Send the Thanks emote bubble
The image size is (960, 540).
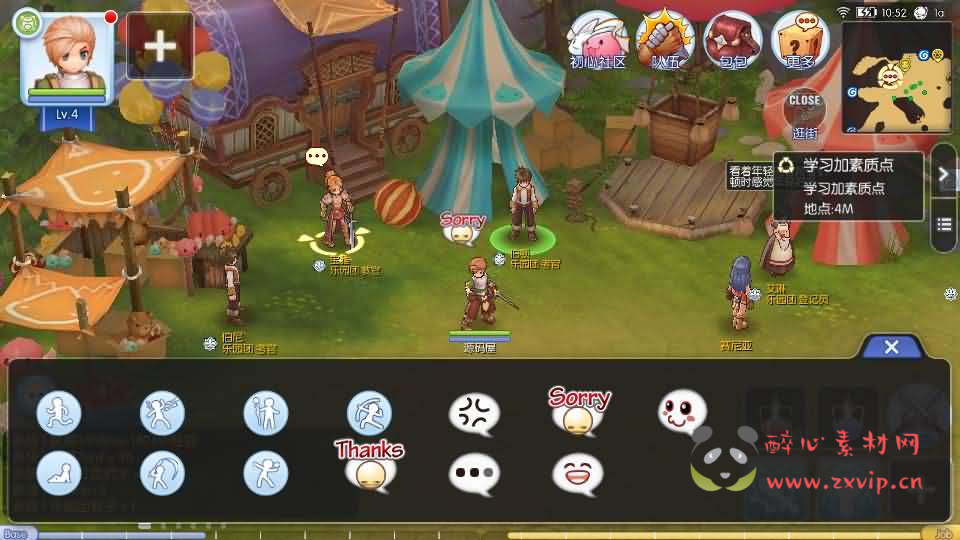click(x=370, y=464)
